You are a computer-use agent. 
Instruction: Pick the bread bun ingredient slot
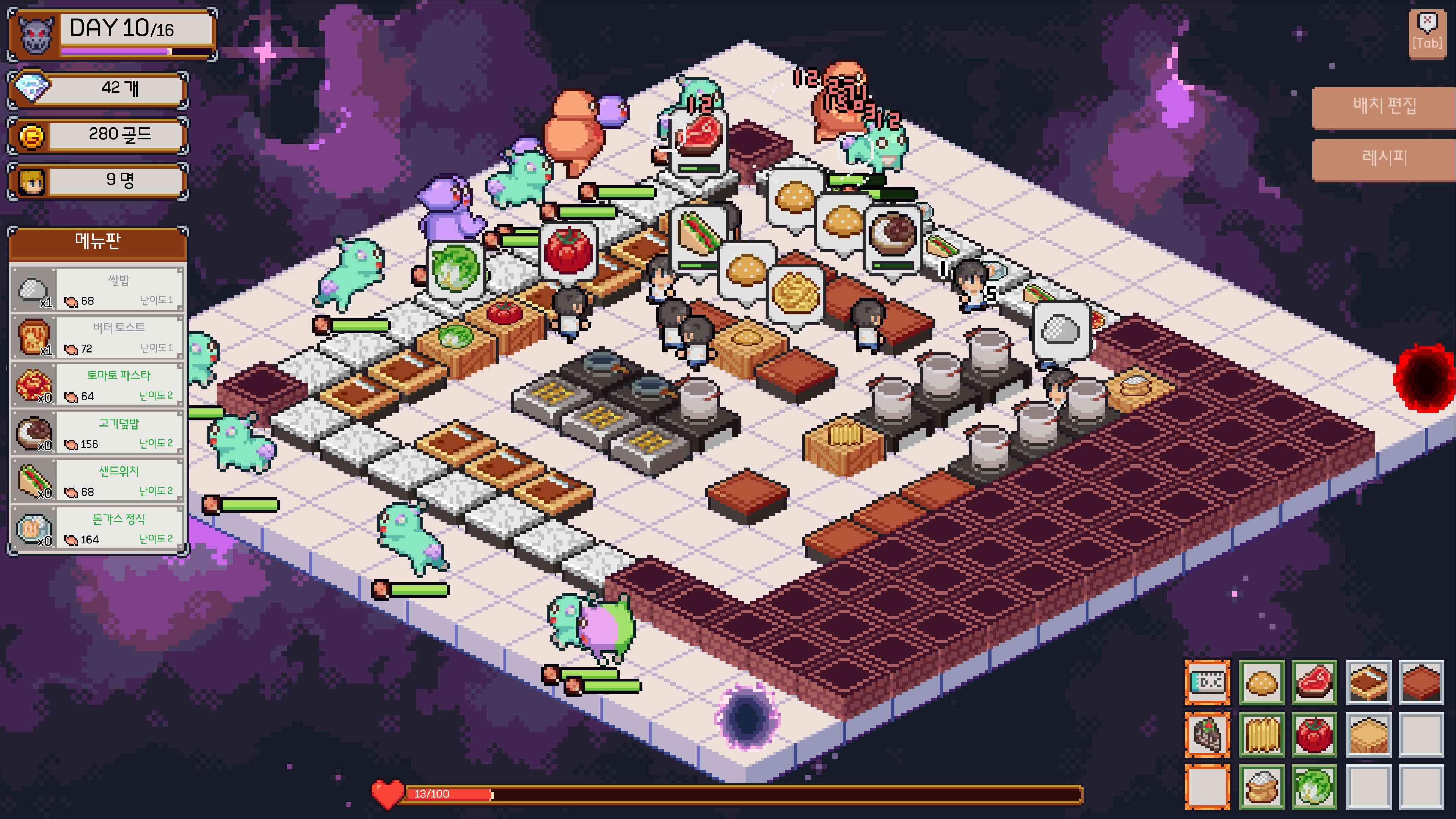click(x=1261, y=682)
